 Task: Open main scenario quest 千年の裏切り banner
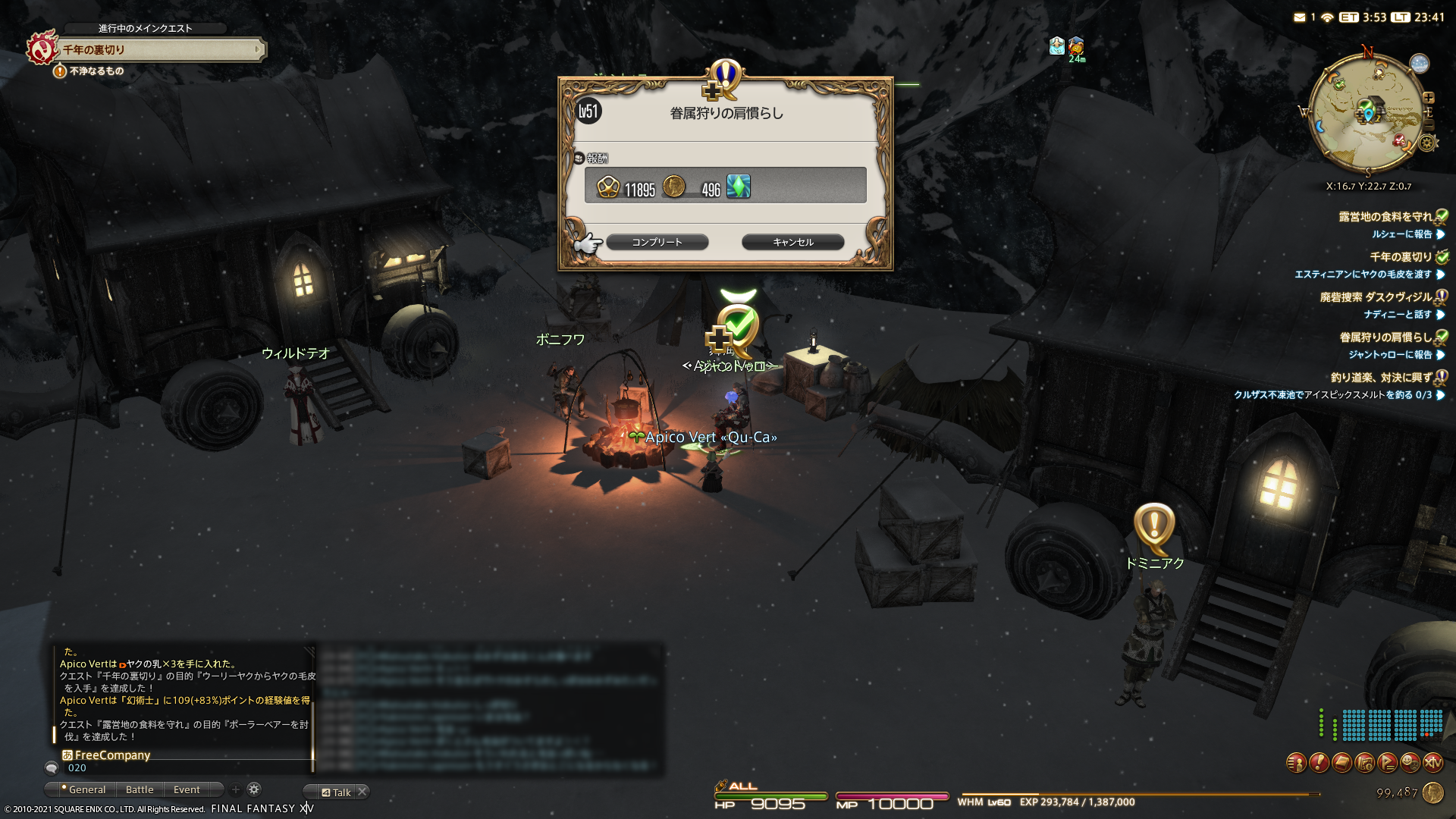click(x=161, y=50)
